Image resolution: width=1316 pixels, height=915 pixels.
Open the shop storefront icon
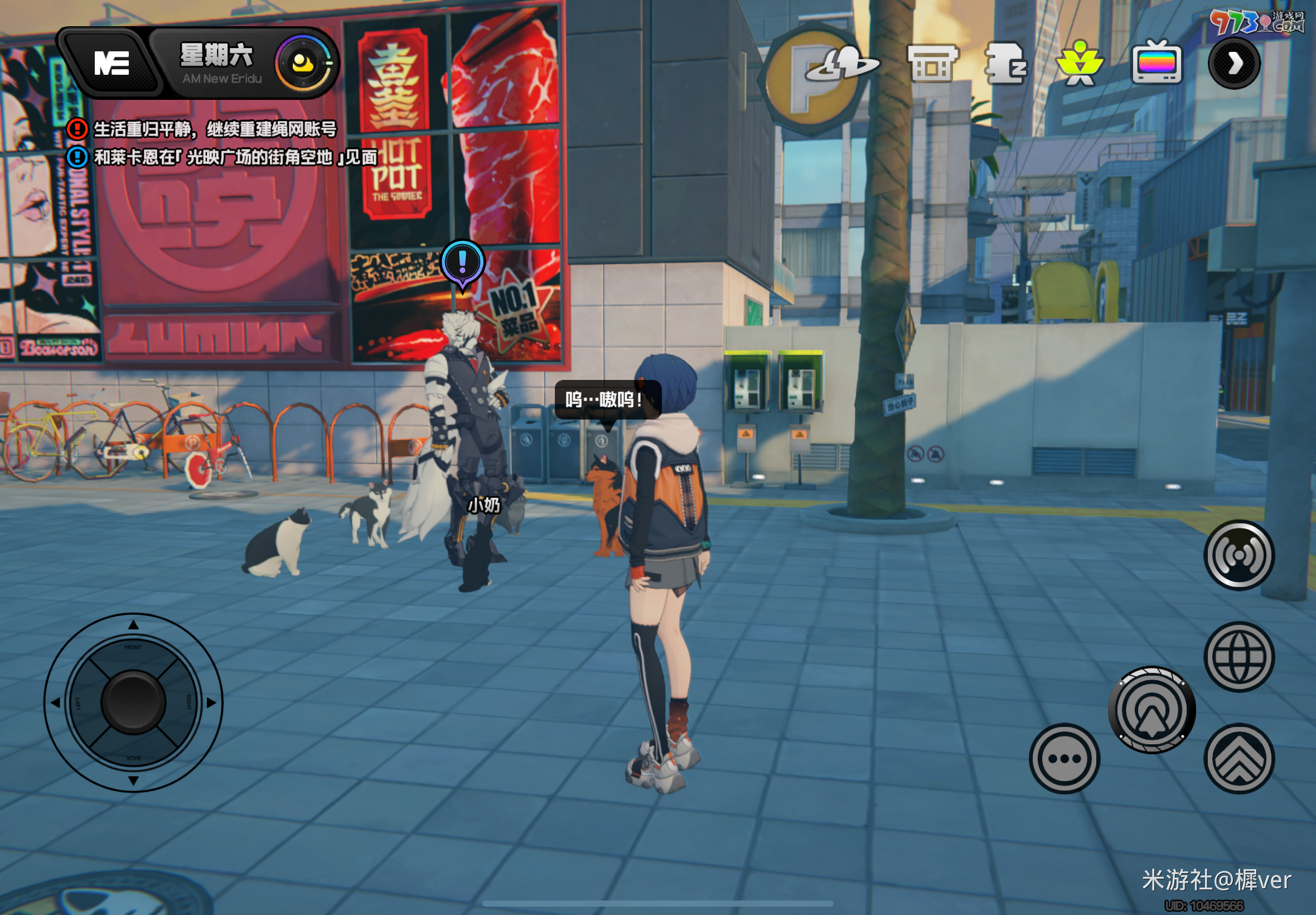click(x=933, y=64)
